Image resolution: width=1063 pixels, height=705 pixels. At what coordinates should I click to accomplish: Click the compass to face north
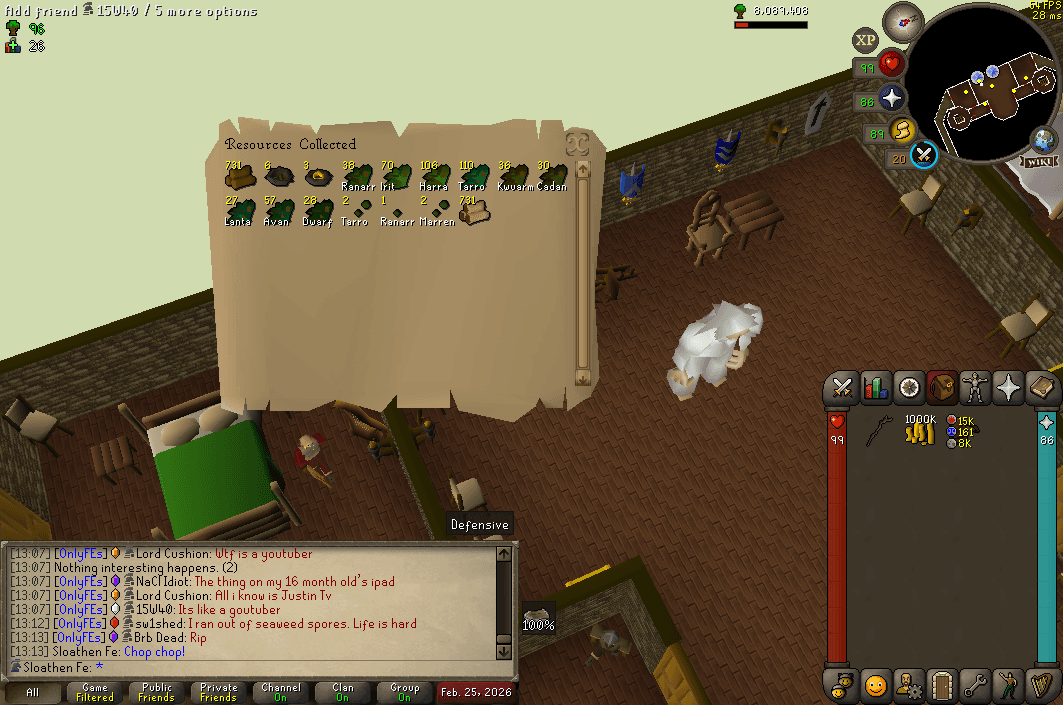(x=903, y=22)
